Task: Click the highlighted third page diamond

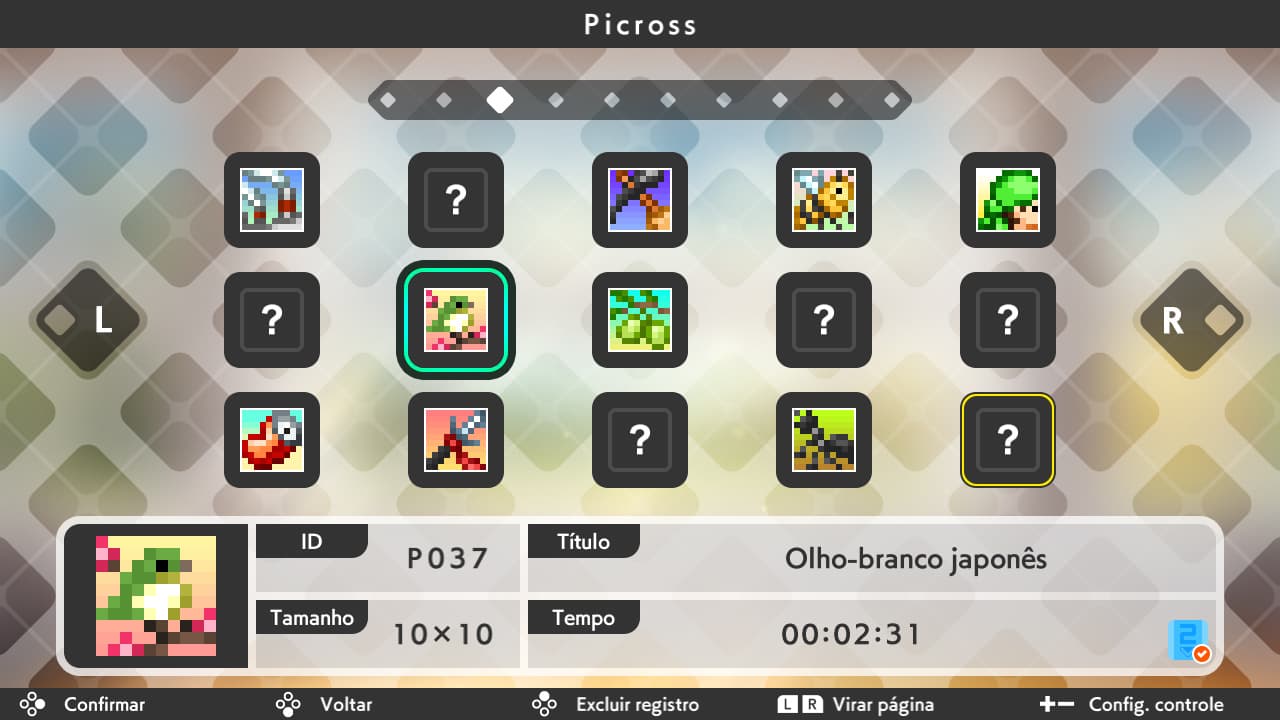Action: click(x=500, y=100)
